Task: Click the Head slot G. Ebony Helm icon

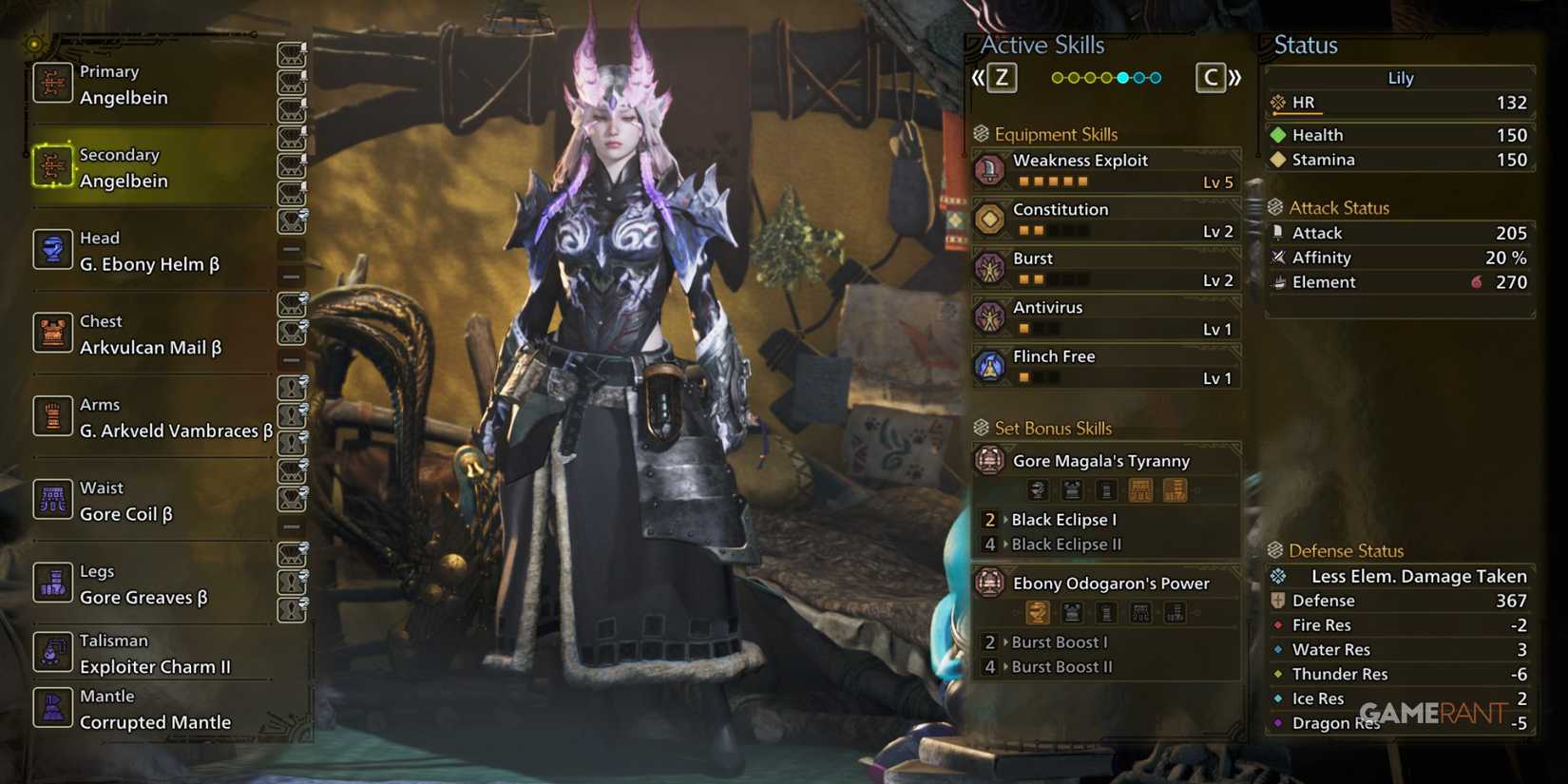Action: [x=53, y=250]
